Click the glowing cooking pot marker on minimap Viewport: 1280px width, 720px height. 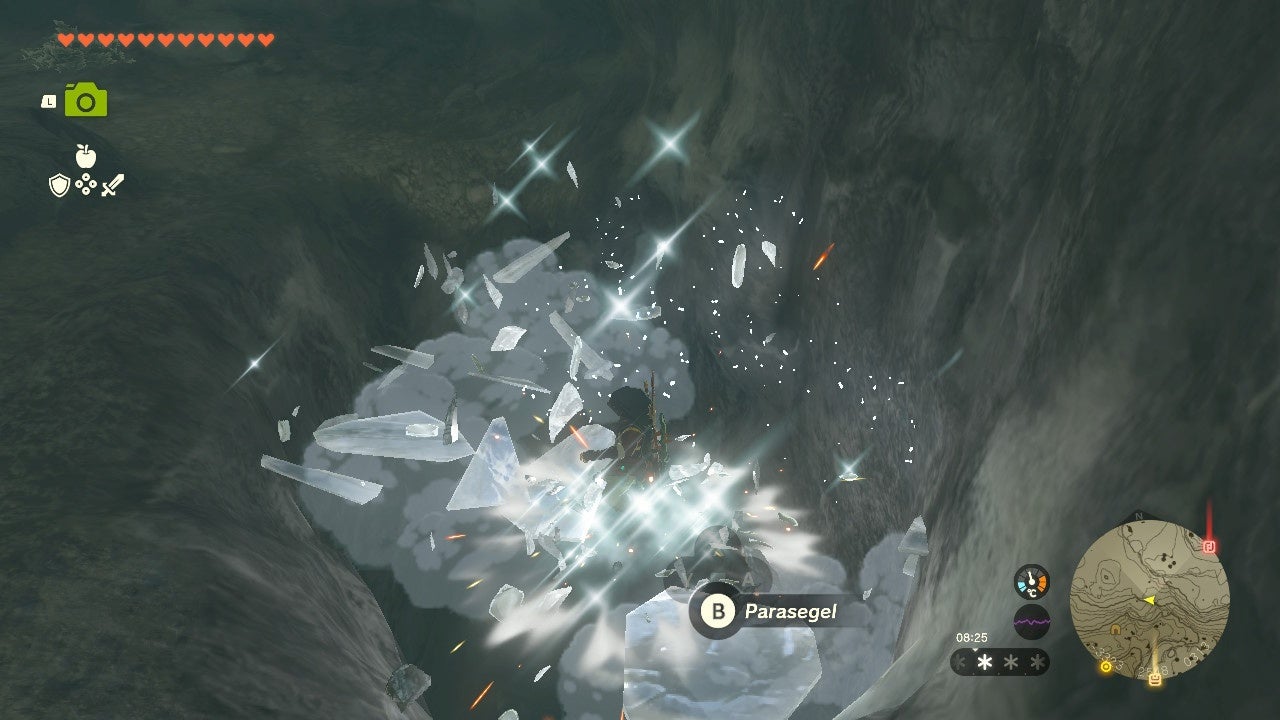(x=1155, y=679)
